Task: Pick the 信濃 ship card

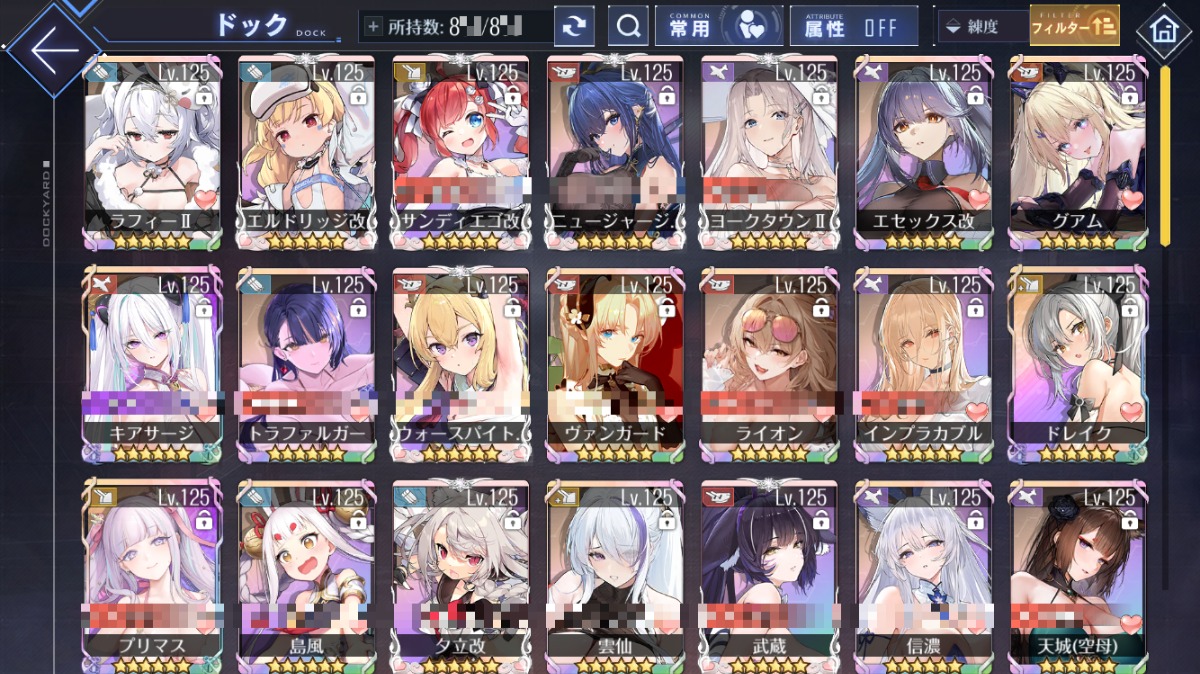Action: point(922,575)
